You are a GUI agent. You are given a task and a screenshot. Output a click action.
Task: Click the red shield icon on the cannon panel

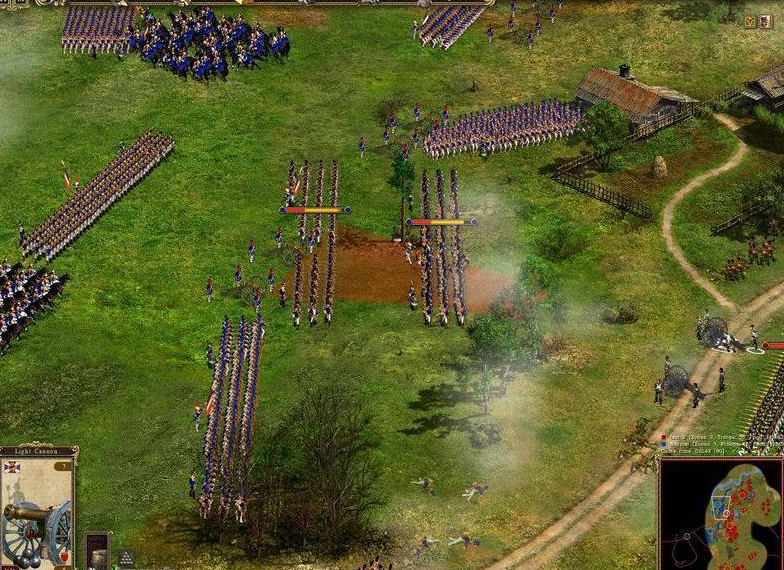tap(63, 555)
